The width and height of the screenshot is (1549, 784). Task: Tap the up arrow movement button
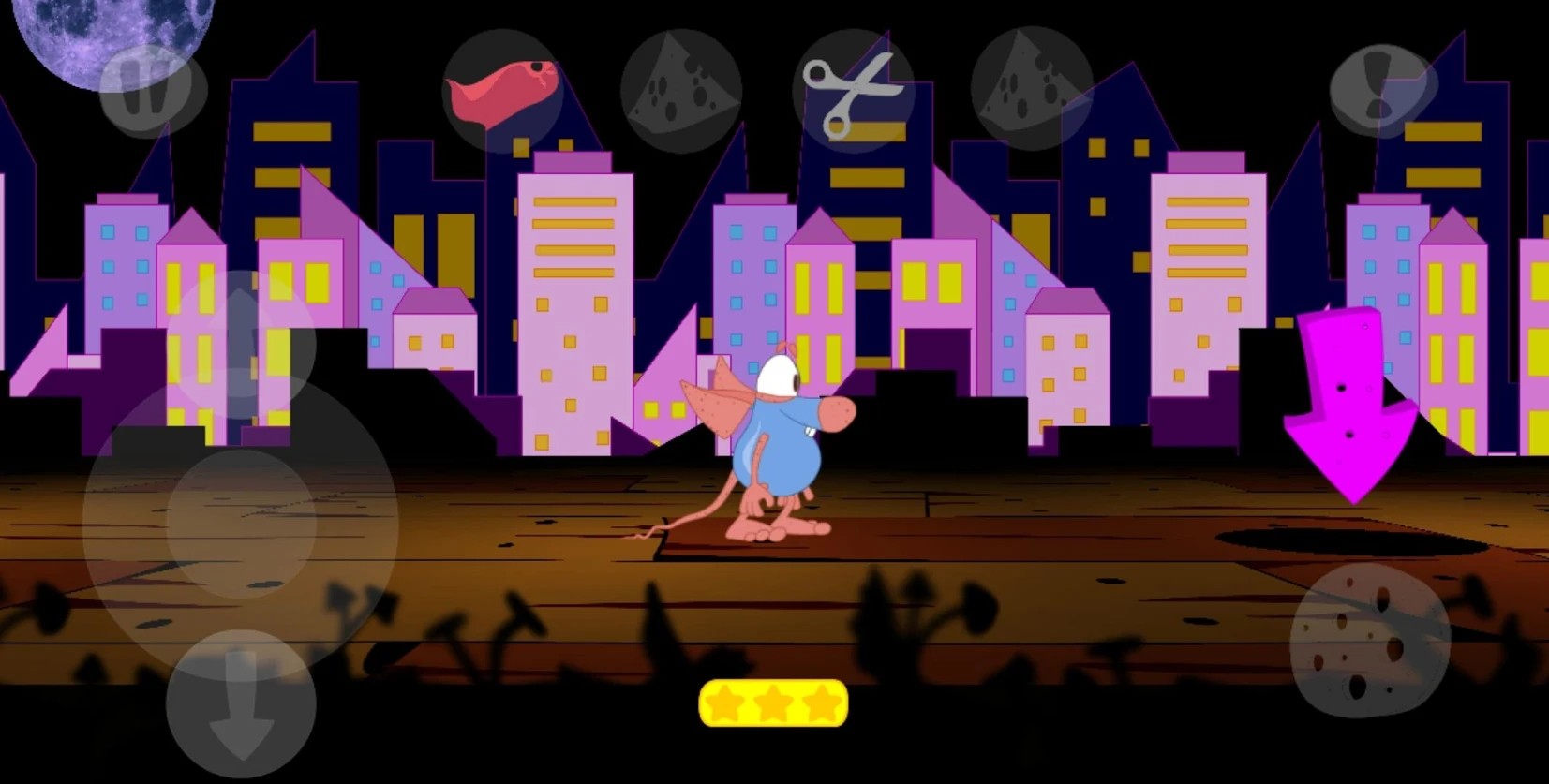point(241,343)
